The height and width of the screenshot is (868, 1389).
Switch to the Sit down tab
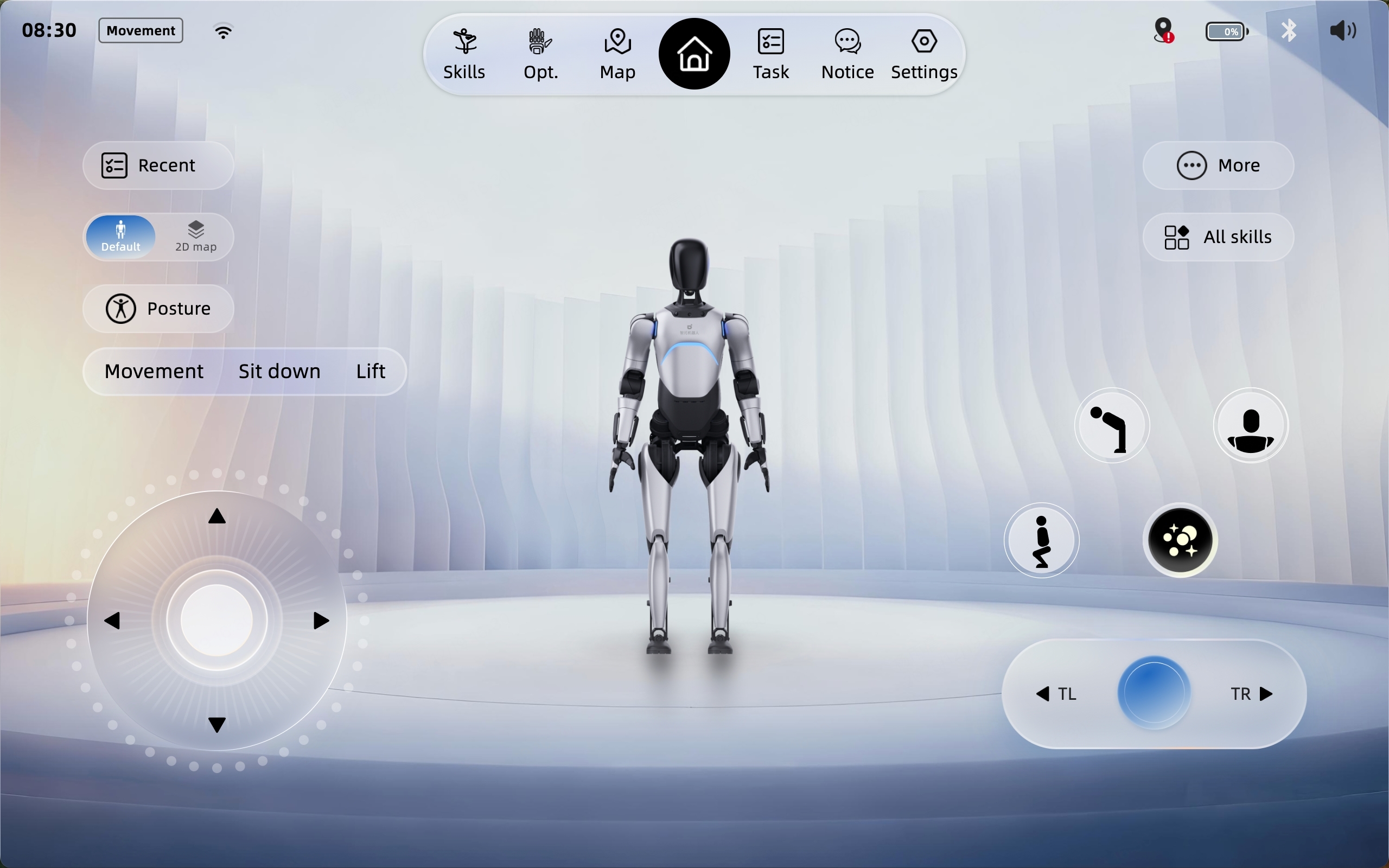point(279,371)
